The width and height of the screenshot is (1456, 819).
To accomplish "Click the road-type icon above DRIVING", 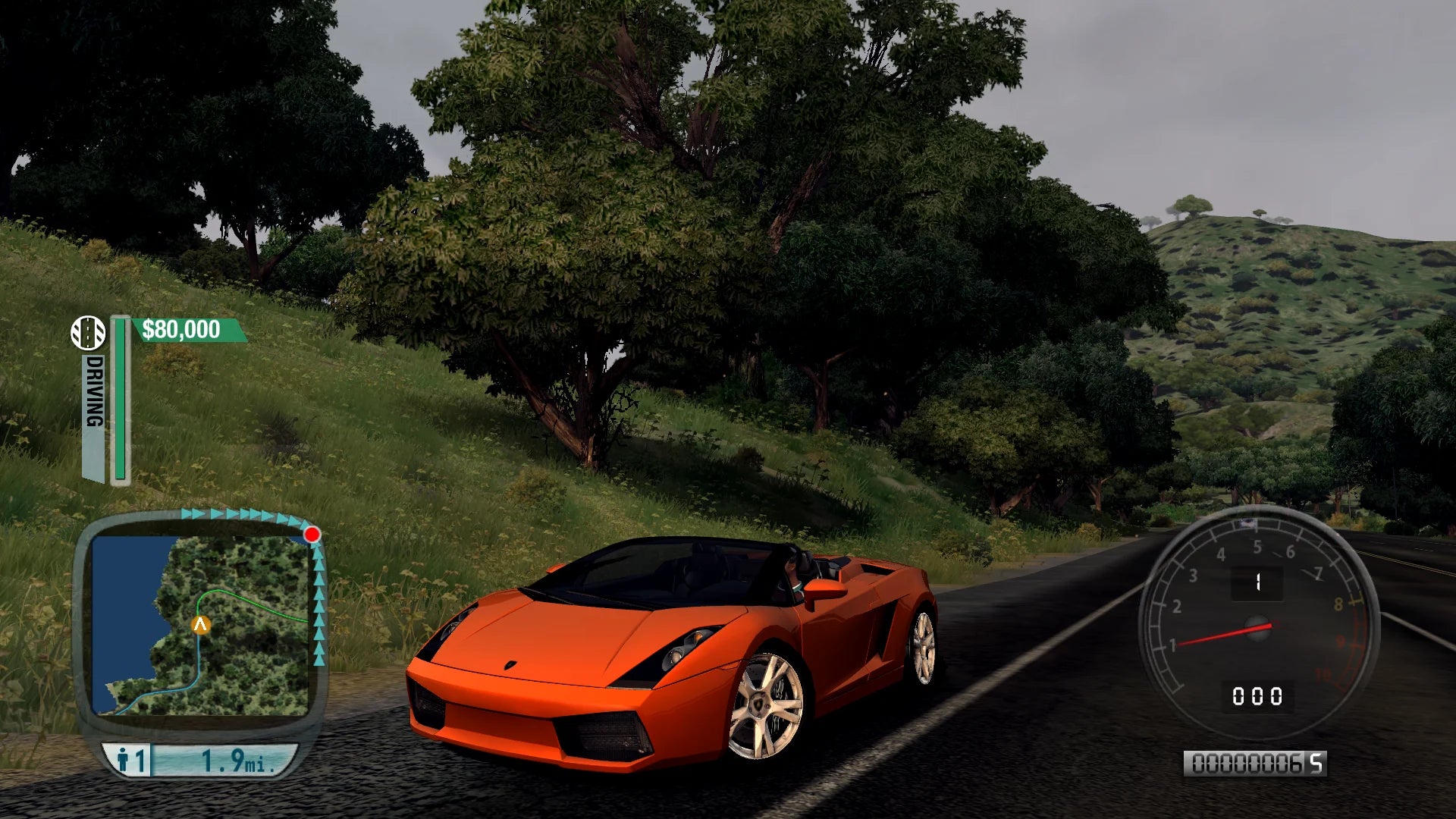I will coord(88,333).
